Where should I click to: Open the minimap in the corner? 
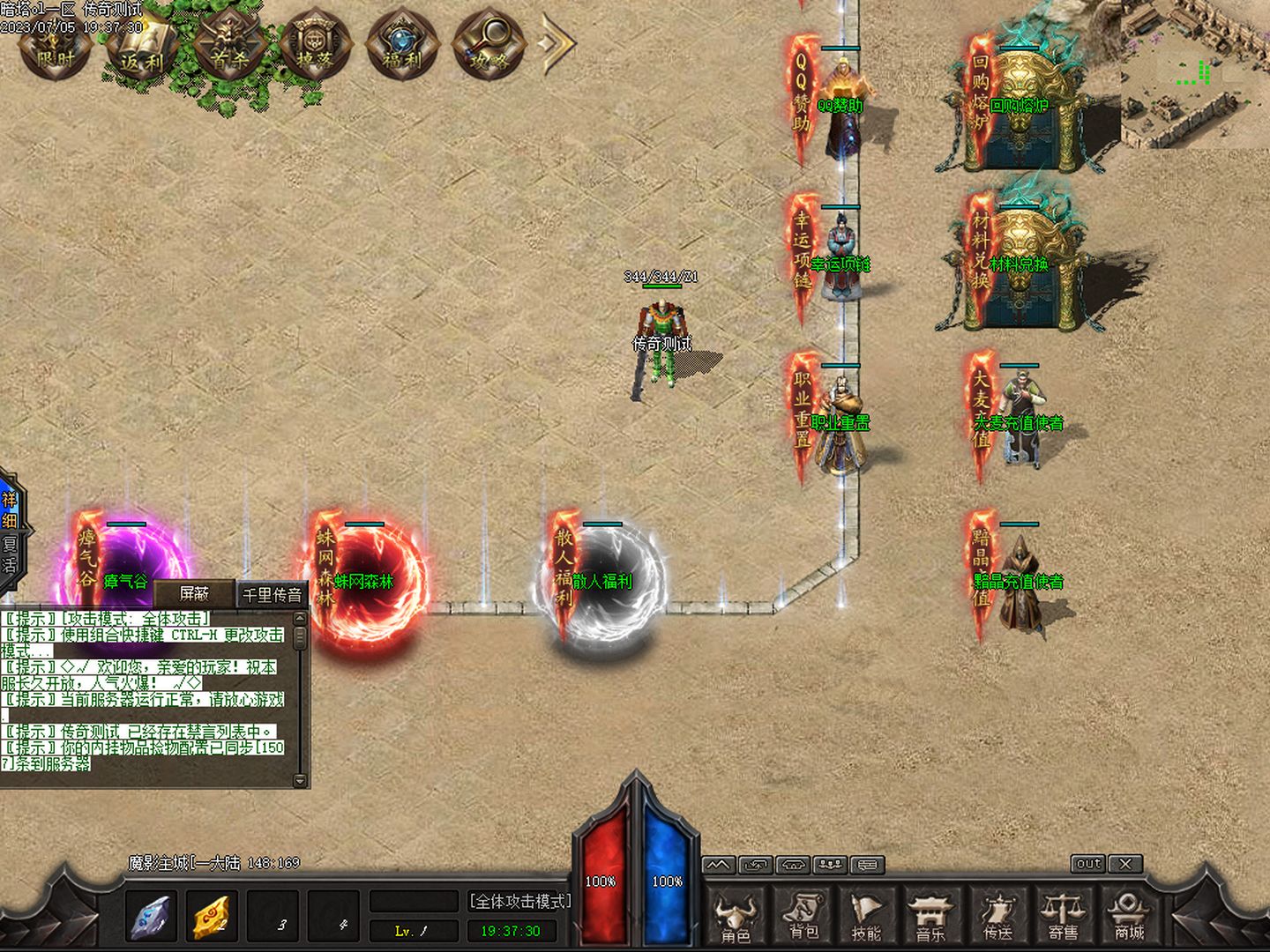click(x=1194, y=74)
